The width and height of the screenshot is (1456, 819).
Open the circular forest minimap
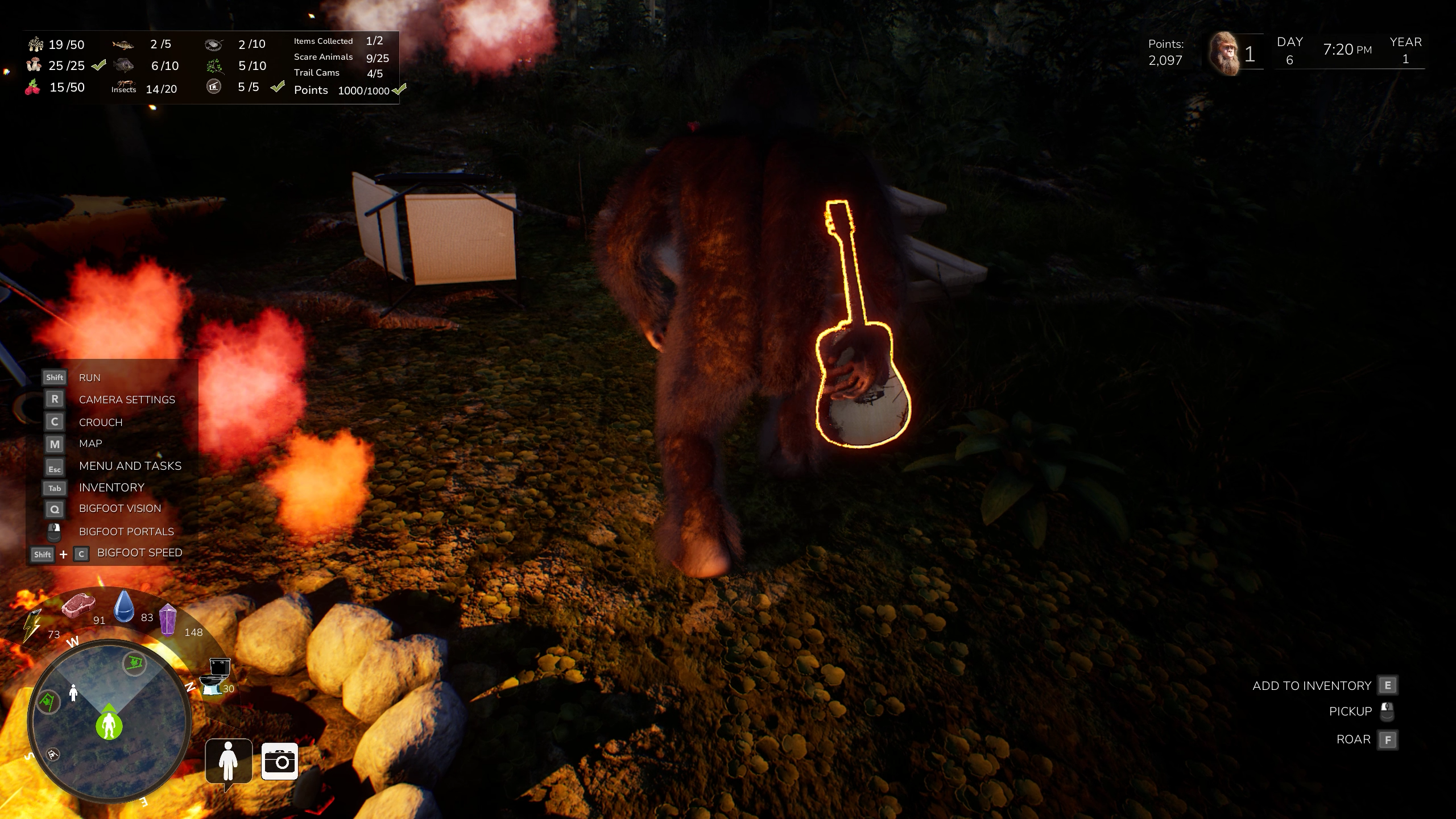click(x=109, y=721)
